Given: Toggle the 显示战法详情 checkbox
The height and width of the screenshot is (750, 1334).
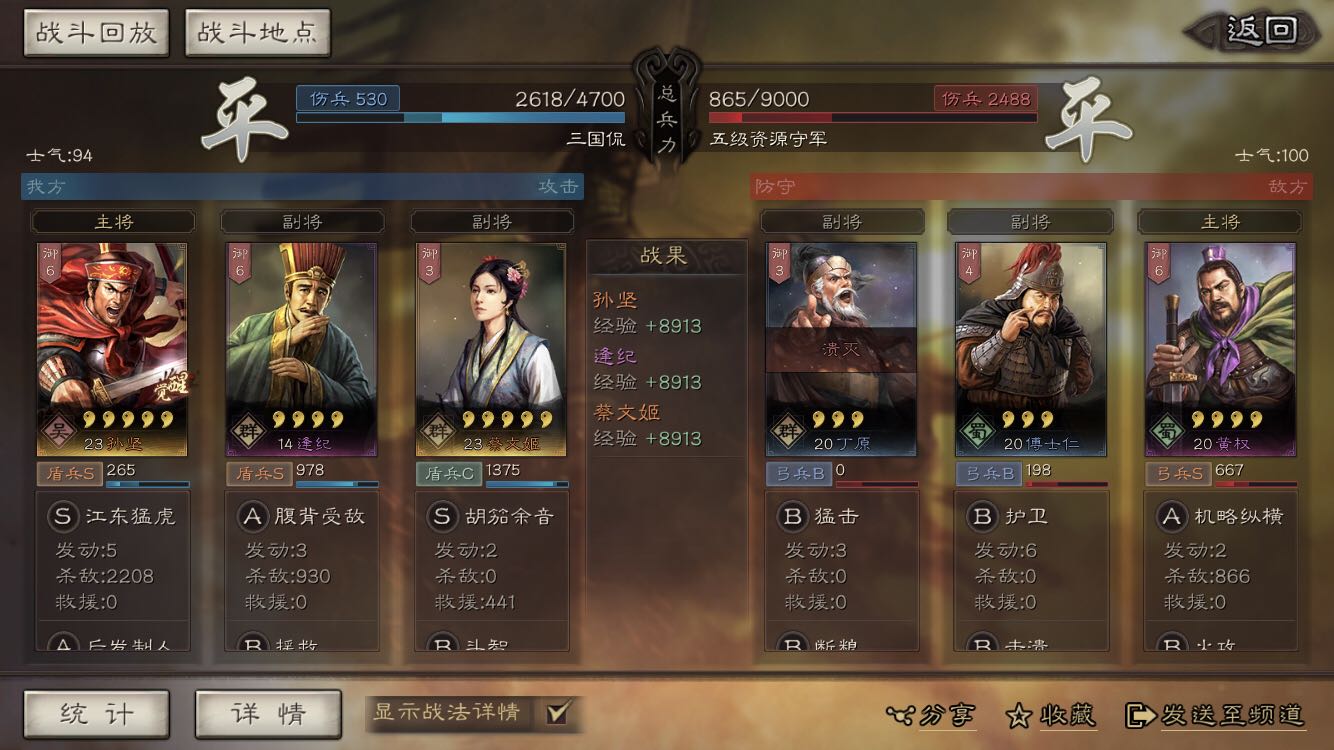Looking at the screenshot, I should (x=557, y=713).
